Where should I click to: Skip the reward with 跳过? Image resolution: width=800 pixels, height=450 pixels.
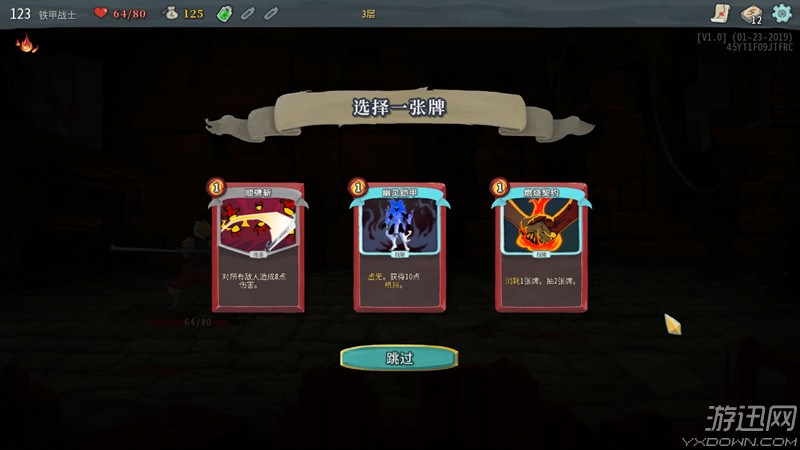(x=399, y=357)
